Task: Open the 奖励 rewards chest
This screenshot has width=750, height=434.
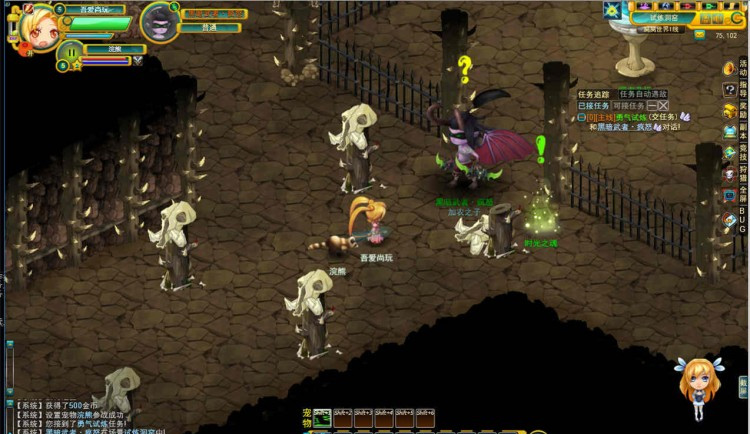Action: point(731,110)
